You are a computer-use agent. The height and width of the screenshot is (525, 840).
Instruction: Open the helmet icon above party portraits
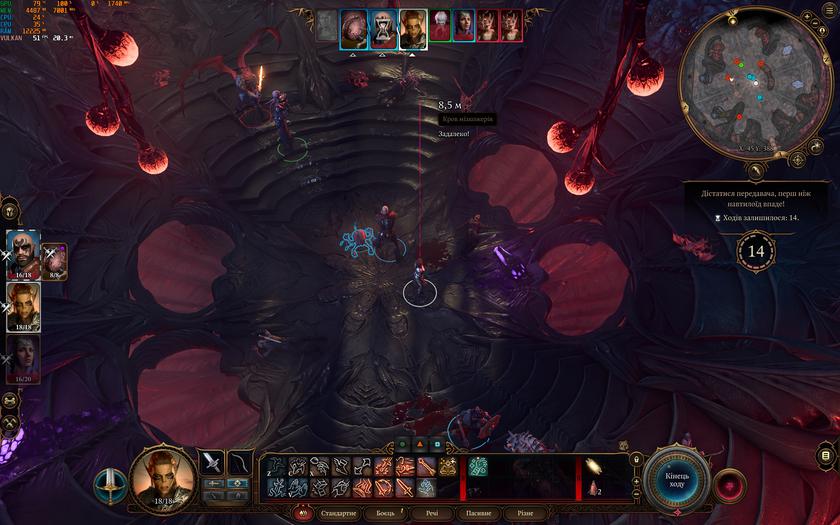pos(10,211)
